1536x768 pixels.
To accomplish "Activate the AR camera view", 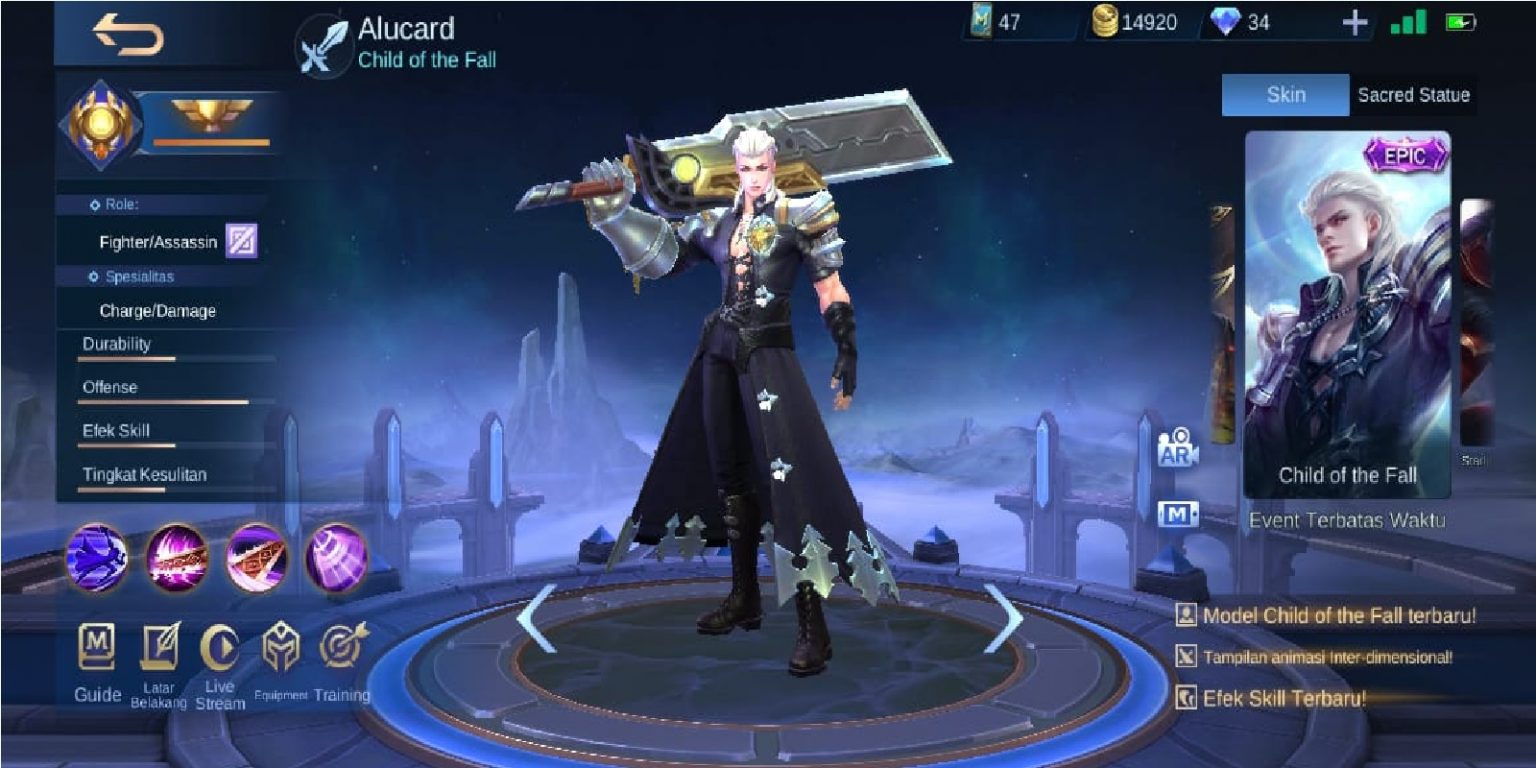I will click(x=1175, y=451).
